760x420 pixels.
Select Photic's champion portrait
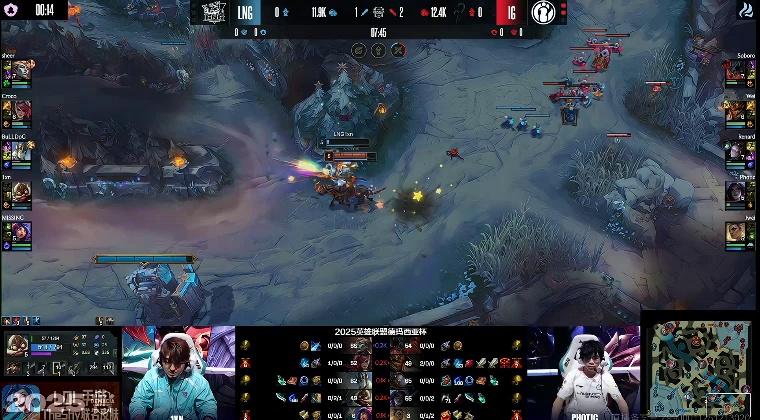tap(736, 190)
